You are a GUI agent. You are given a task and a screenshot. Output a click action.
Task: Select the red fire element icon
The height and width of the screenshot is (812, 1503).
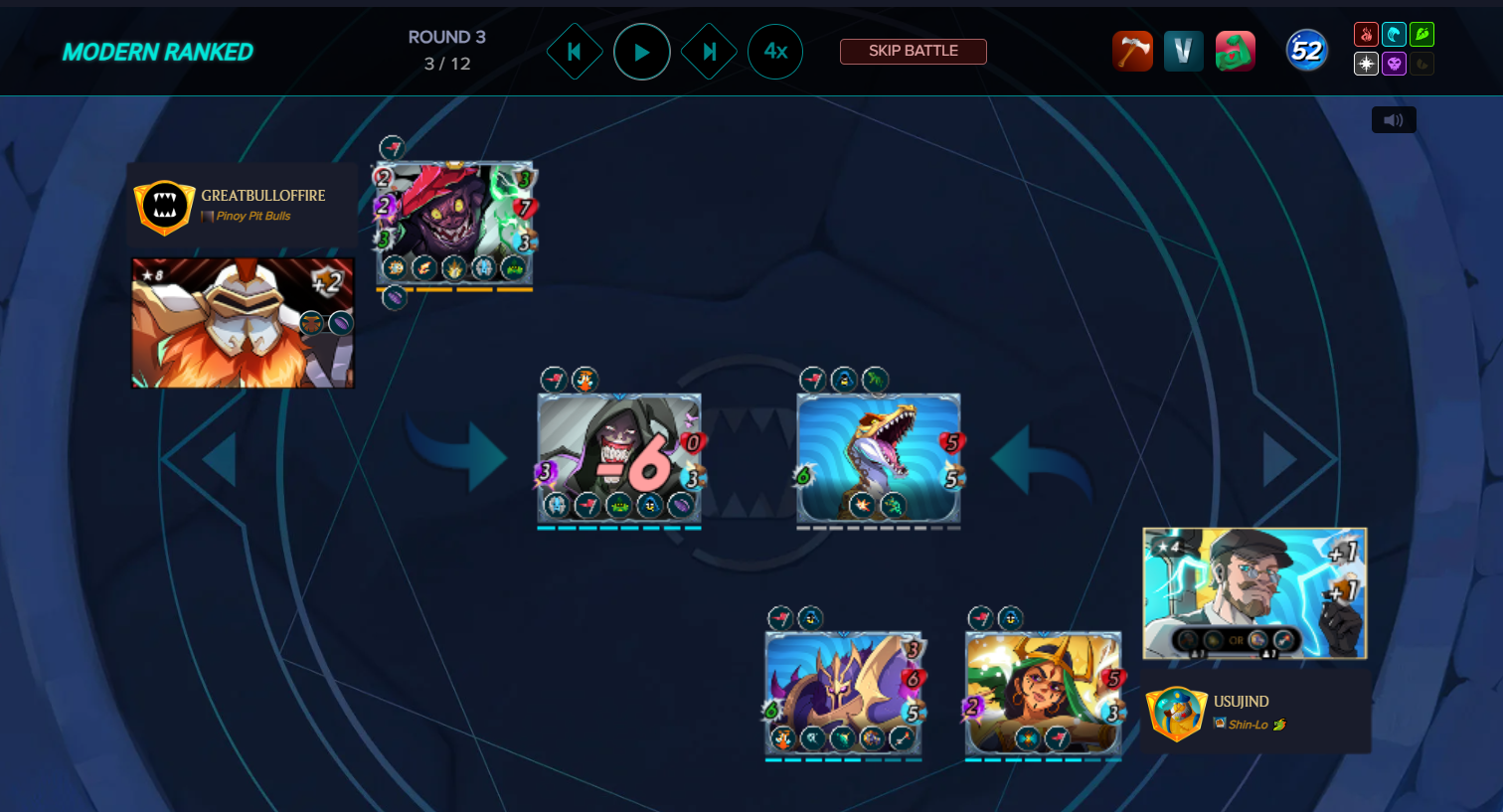[1366, 35]
